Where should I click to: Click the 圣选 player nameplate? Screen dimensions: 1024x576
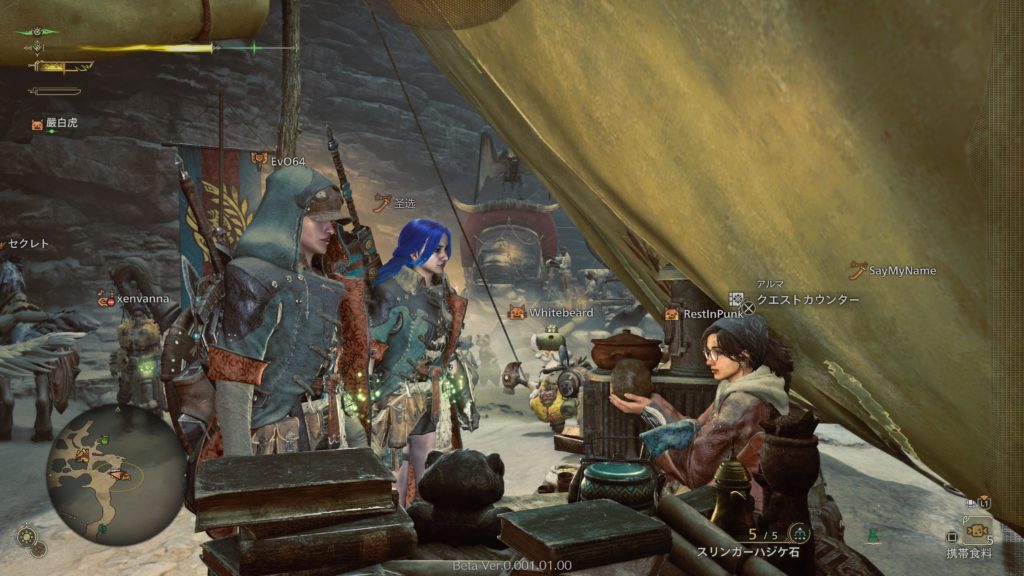404,203
